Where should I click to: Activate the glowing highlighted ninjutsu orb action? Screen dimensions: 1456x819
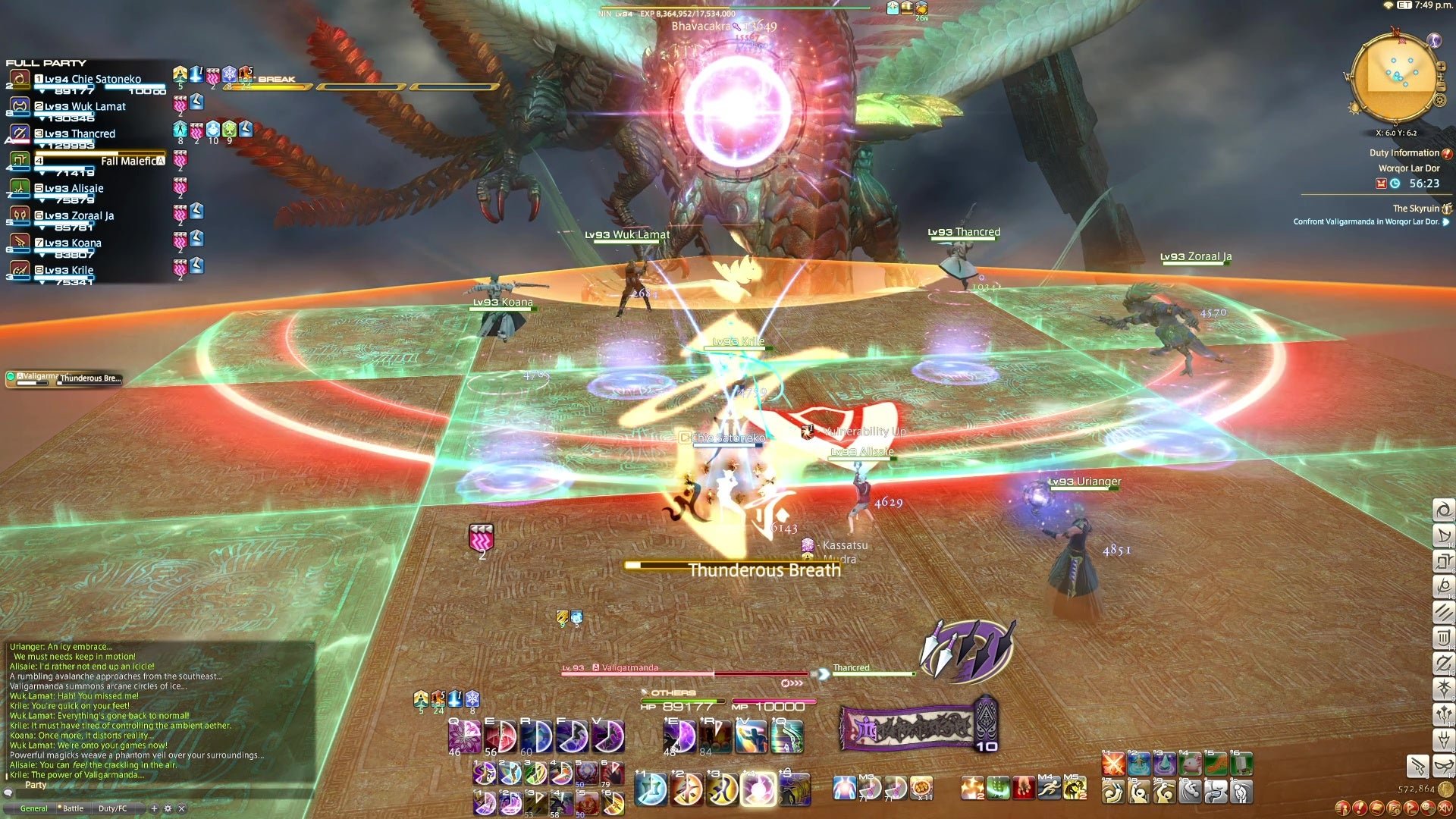point(758,789)
